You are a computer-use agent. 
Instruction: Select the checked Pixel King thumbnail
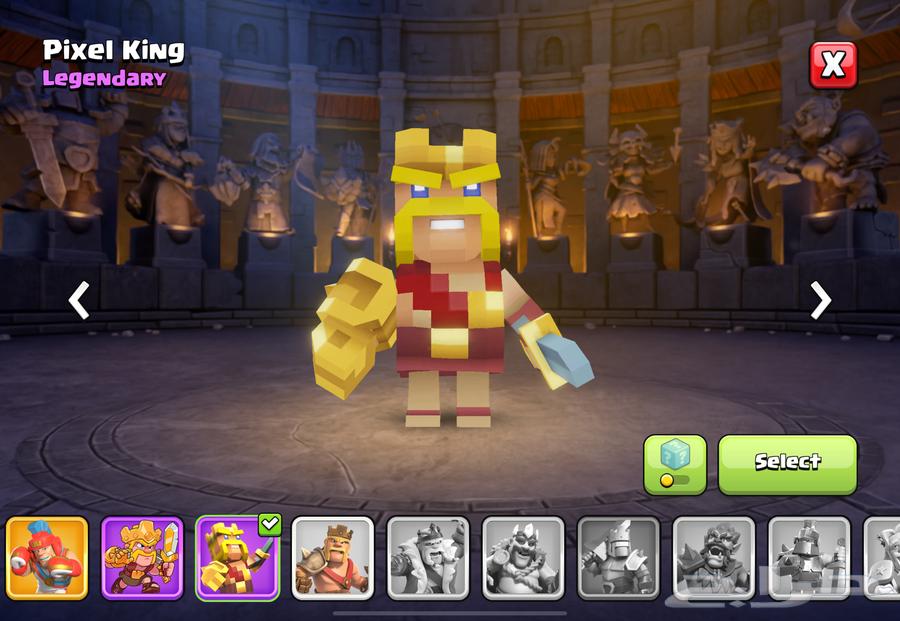pyautogui.click(x=237, y=558)
